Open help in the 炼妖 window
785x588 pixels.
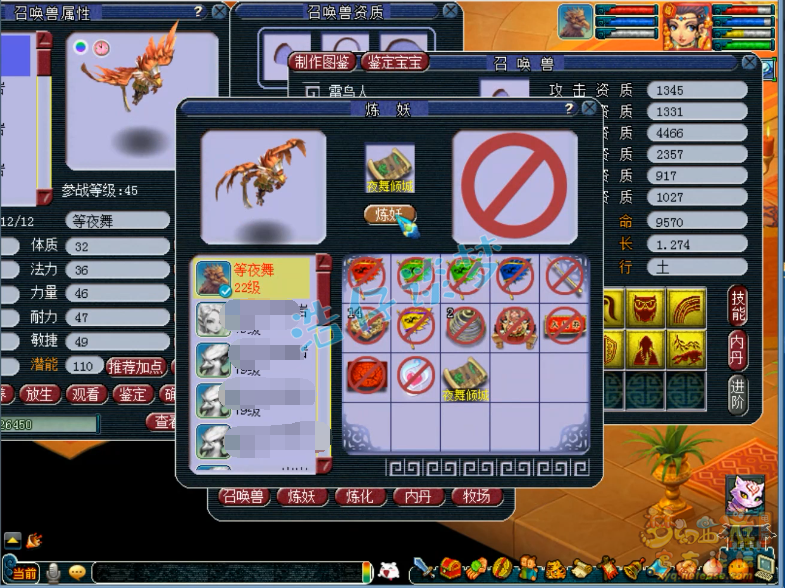coord(568,108)
